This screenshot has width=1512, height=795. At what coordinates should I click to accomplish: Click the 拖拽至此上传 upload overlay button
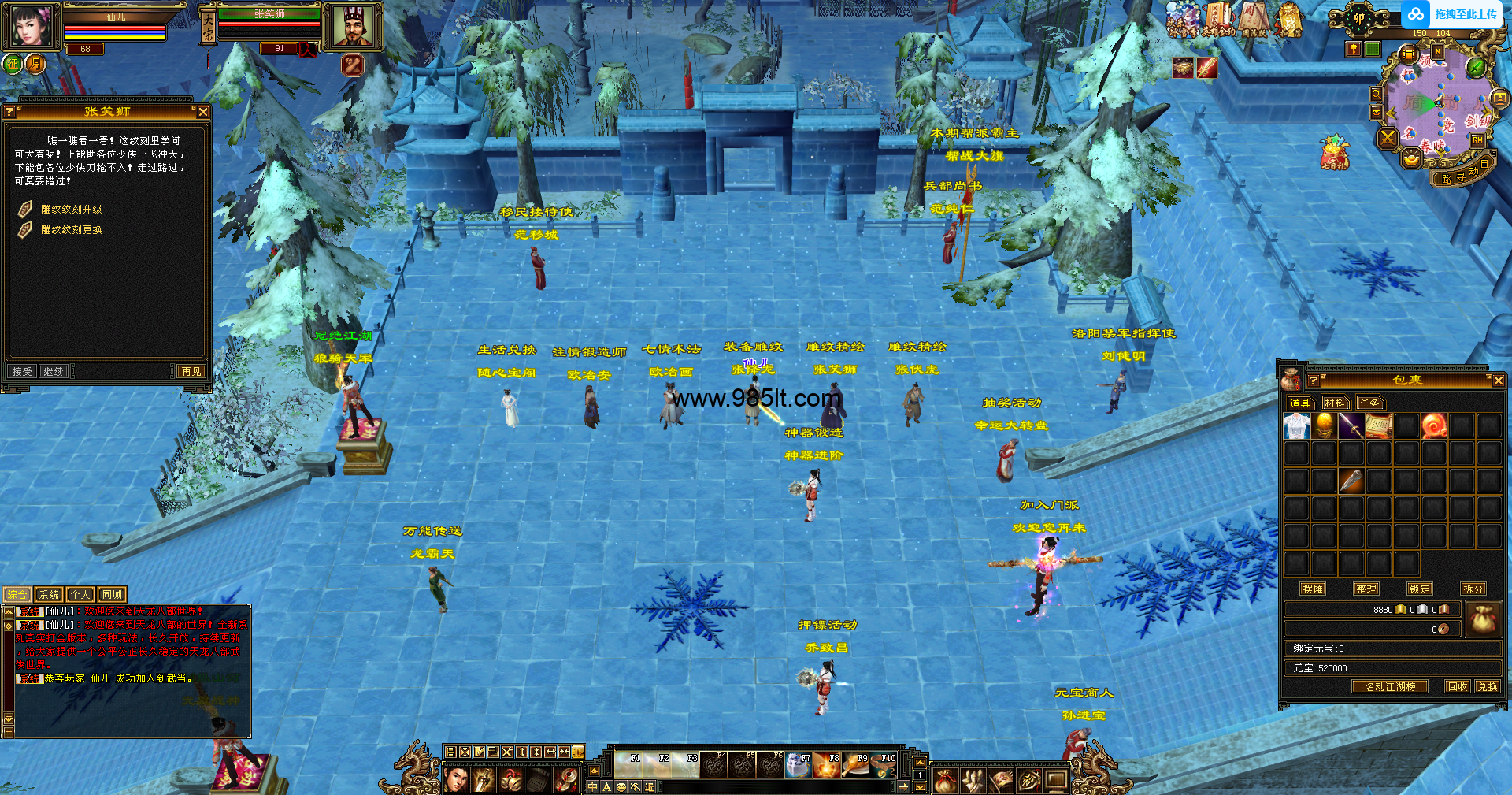(1454, 14)
